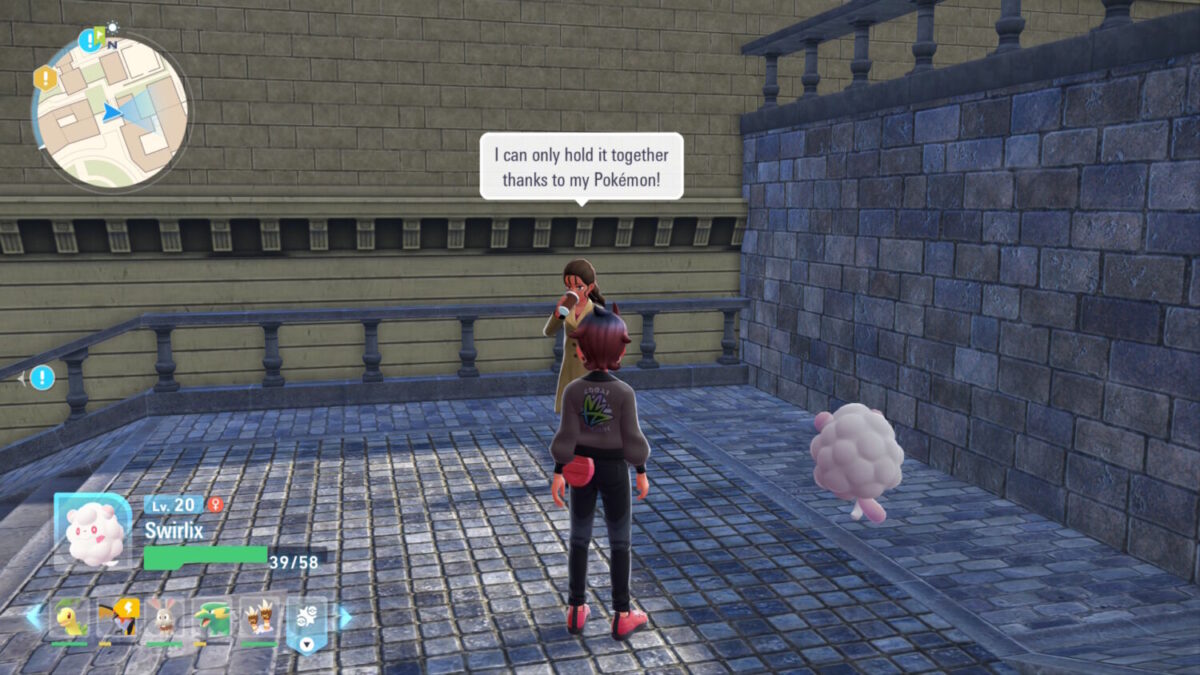Choose the Binacle party slot
This screenshot has width=1200, height=675.
pos(259,619)
